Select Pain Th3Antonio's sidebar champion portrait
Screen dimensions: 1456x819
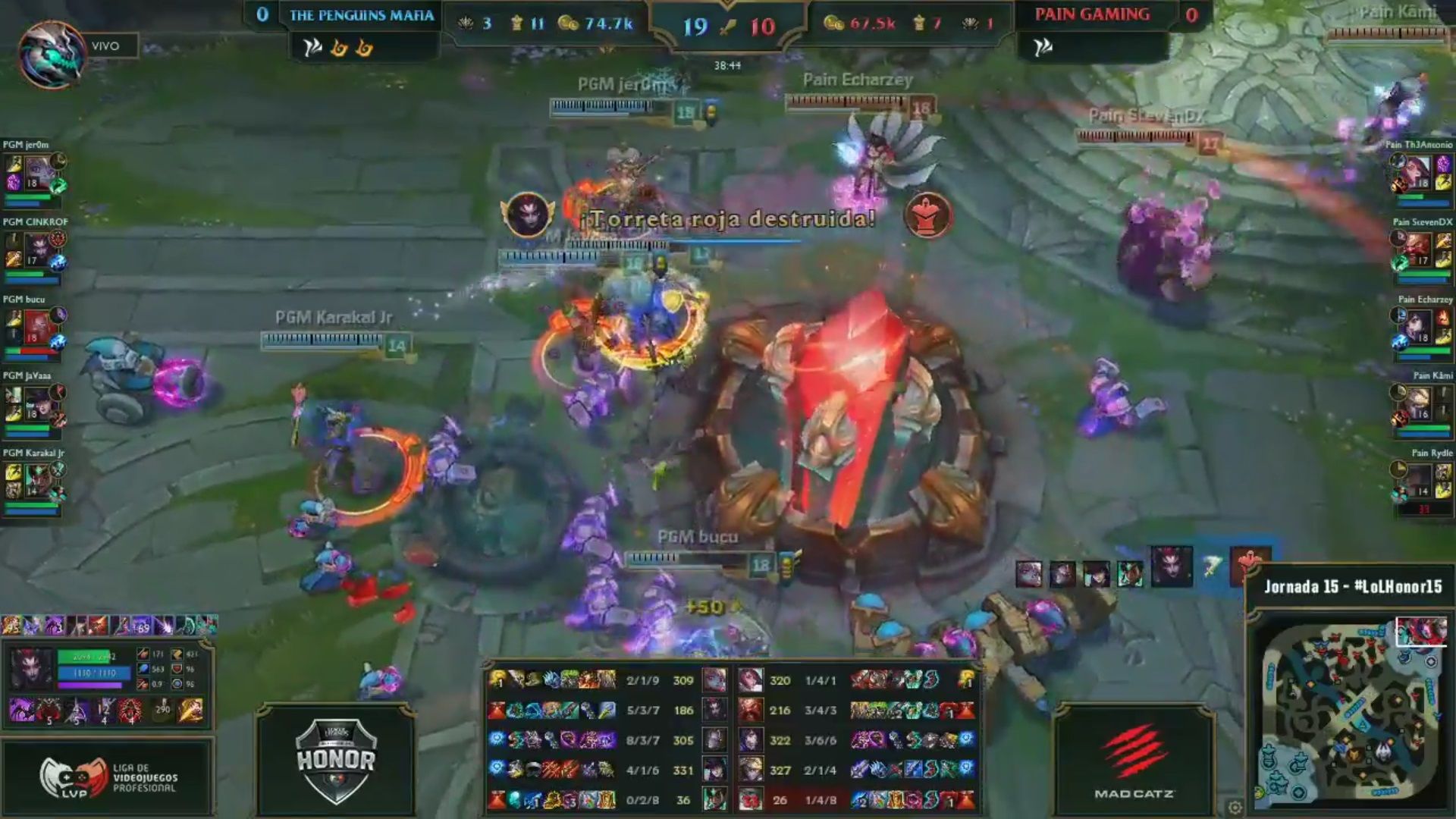point(1418,173)
